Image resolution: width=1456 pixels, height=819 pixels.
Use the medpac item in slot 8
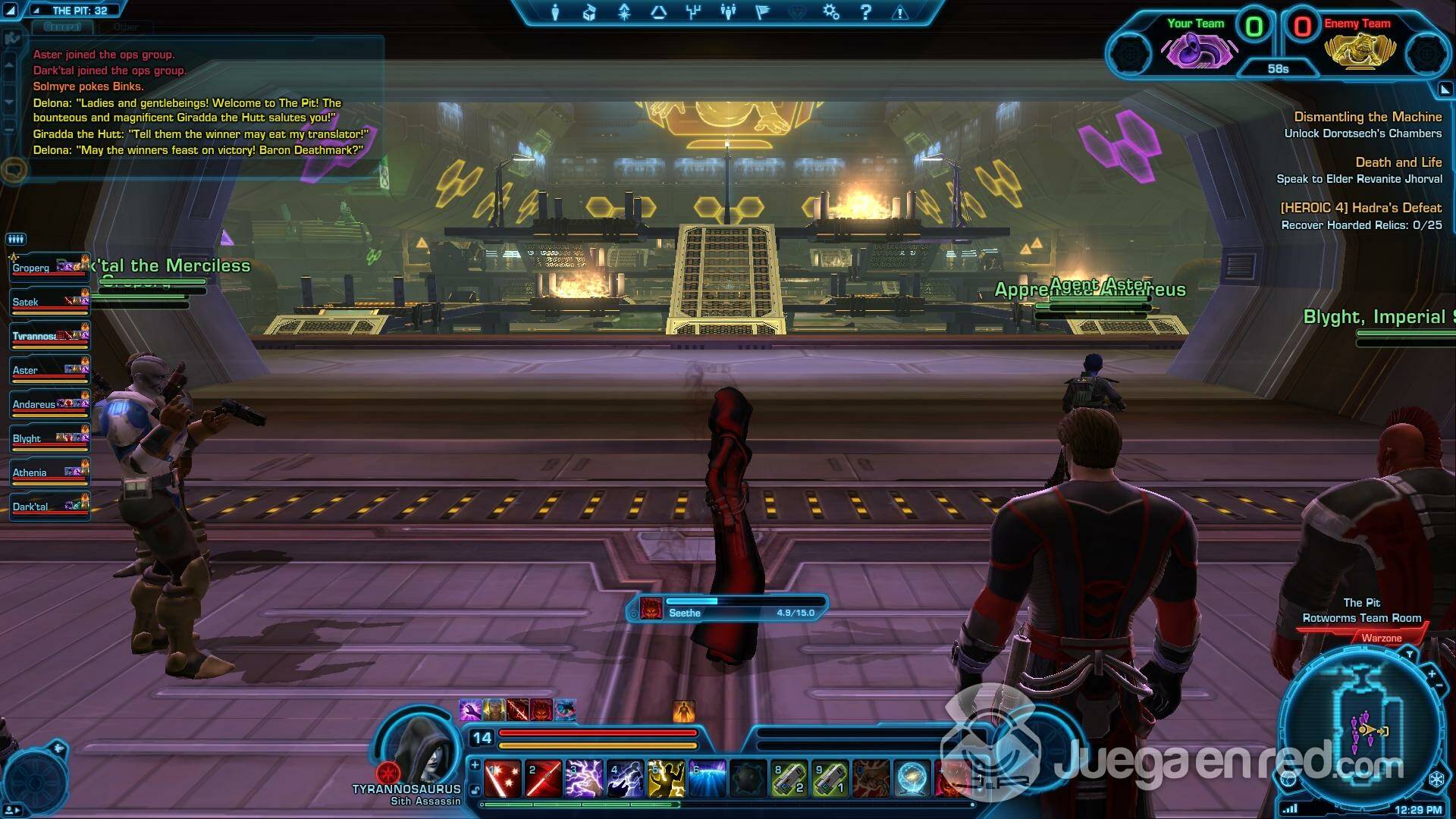coord(789,779)
